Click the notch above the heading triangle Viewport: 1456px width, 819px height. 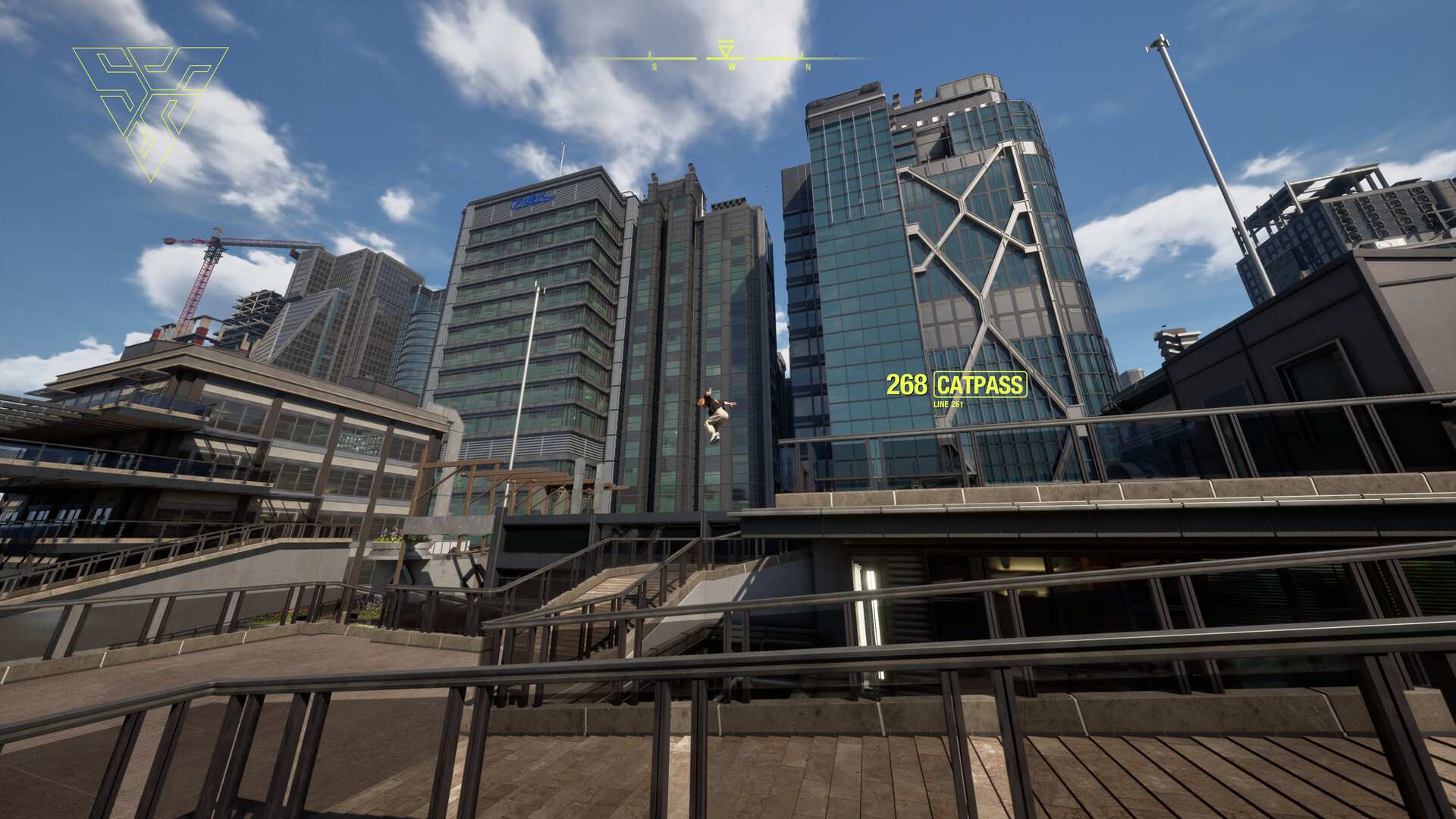click(x=725, y=41)
